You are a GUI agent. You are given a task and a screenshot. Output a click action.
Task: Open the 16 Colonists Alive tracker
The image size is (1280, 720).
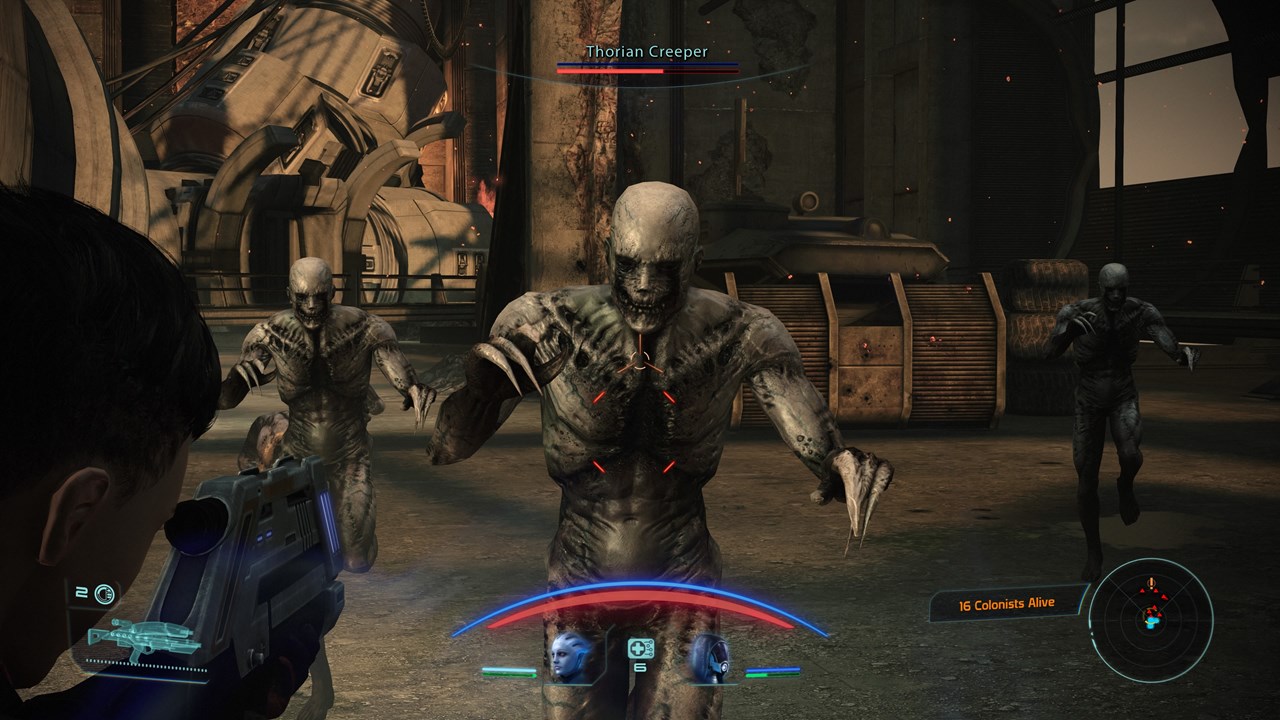tap(1007, 603)
